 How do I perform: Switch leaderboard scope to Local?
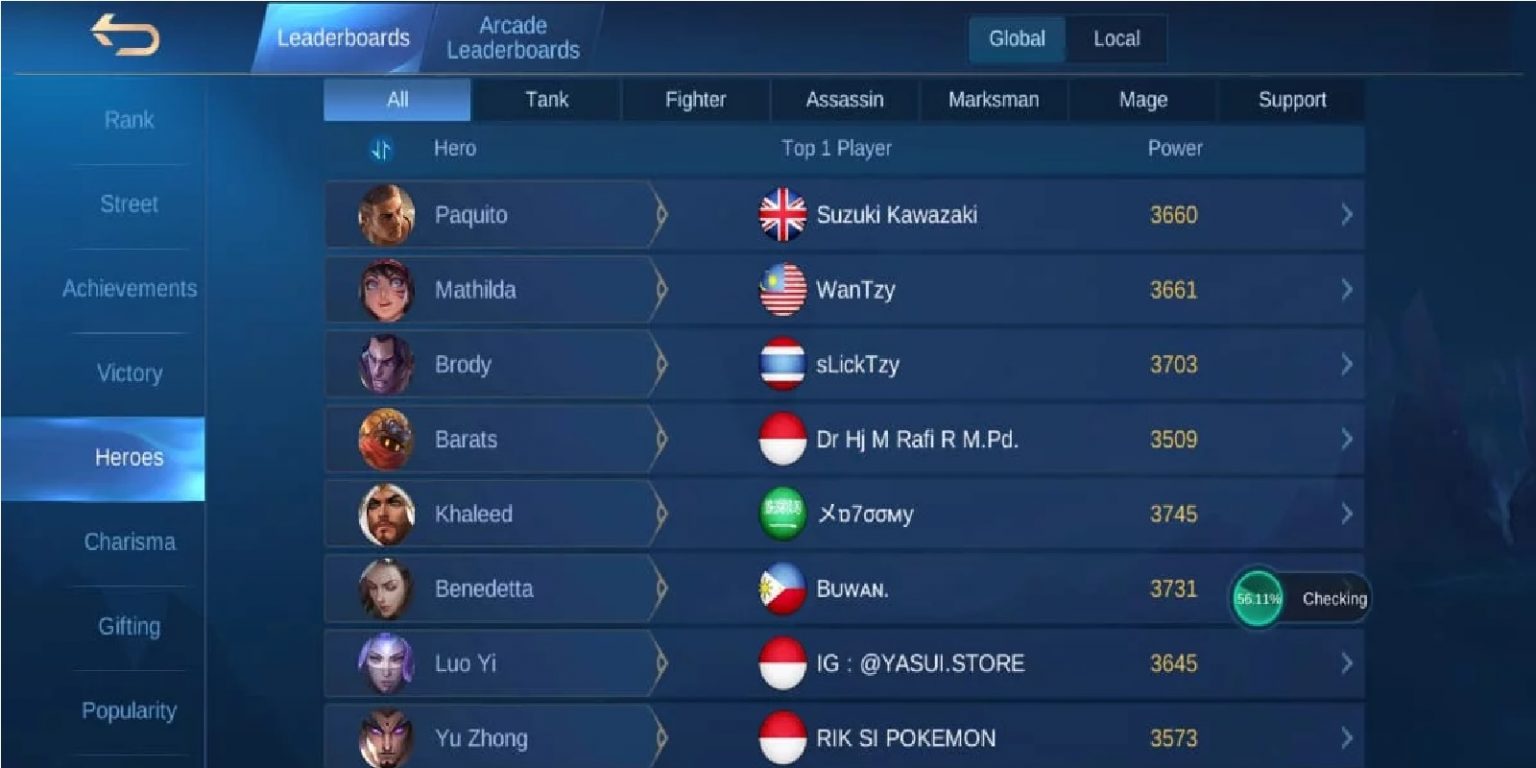(1116, 39)
